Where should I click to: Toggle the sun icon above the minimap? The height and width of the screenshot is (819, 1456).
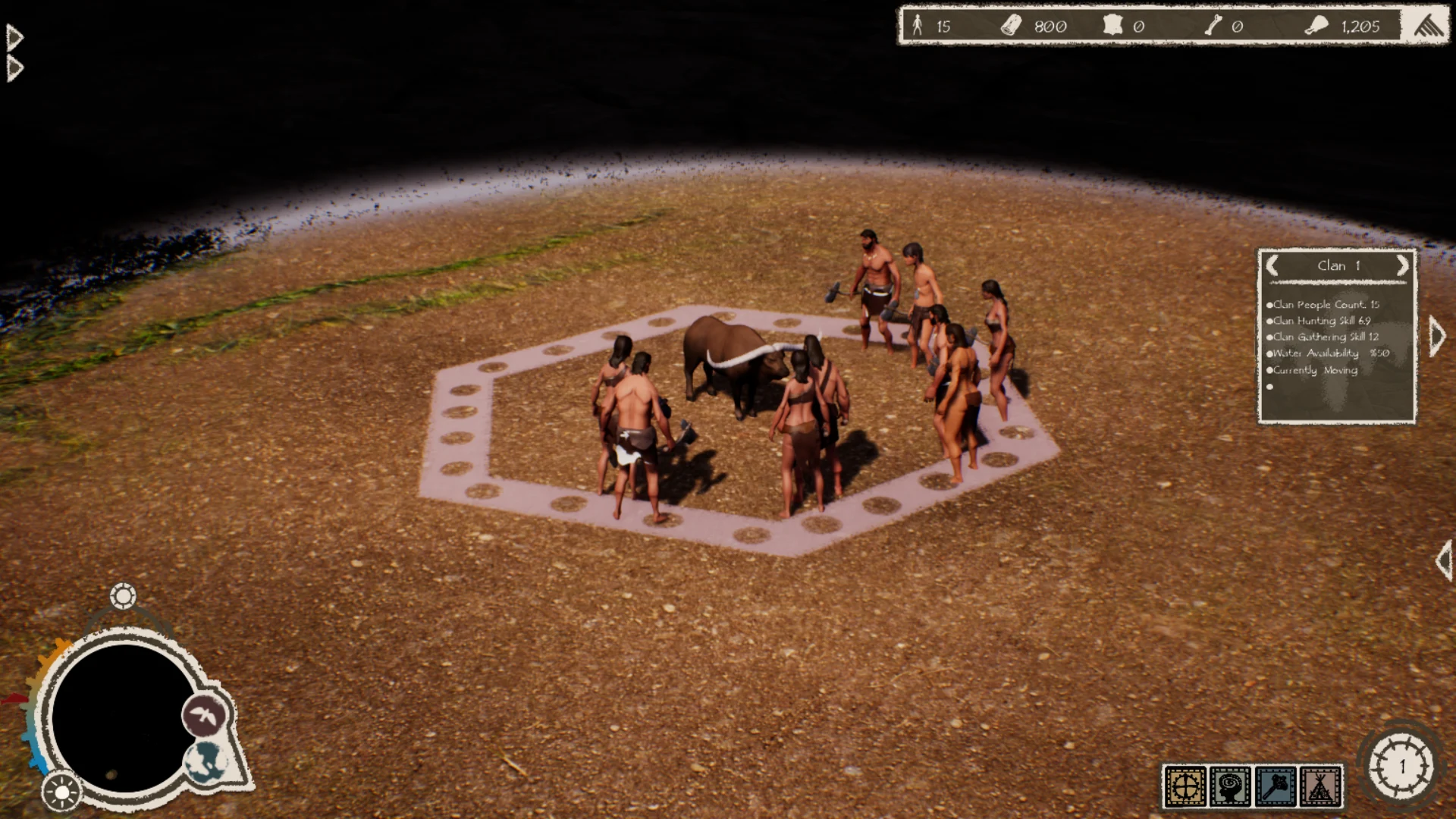click(123, 596)
